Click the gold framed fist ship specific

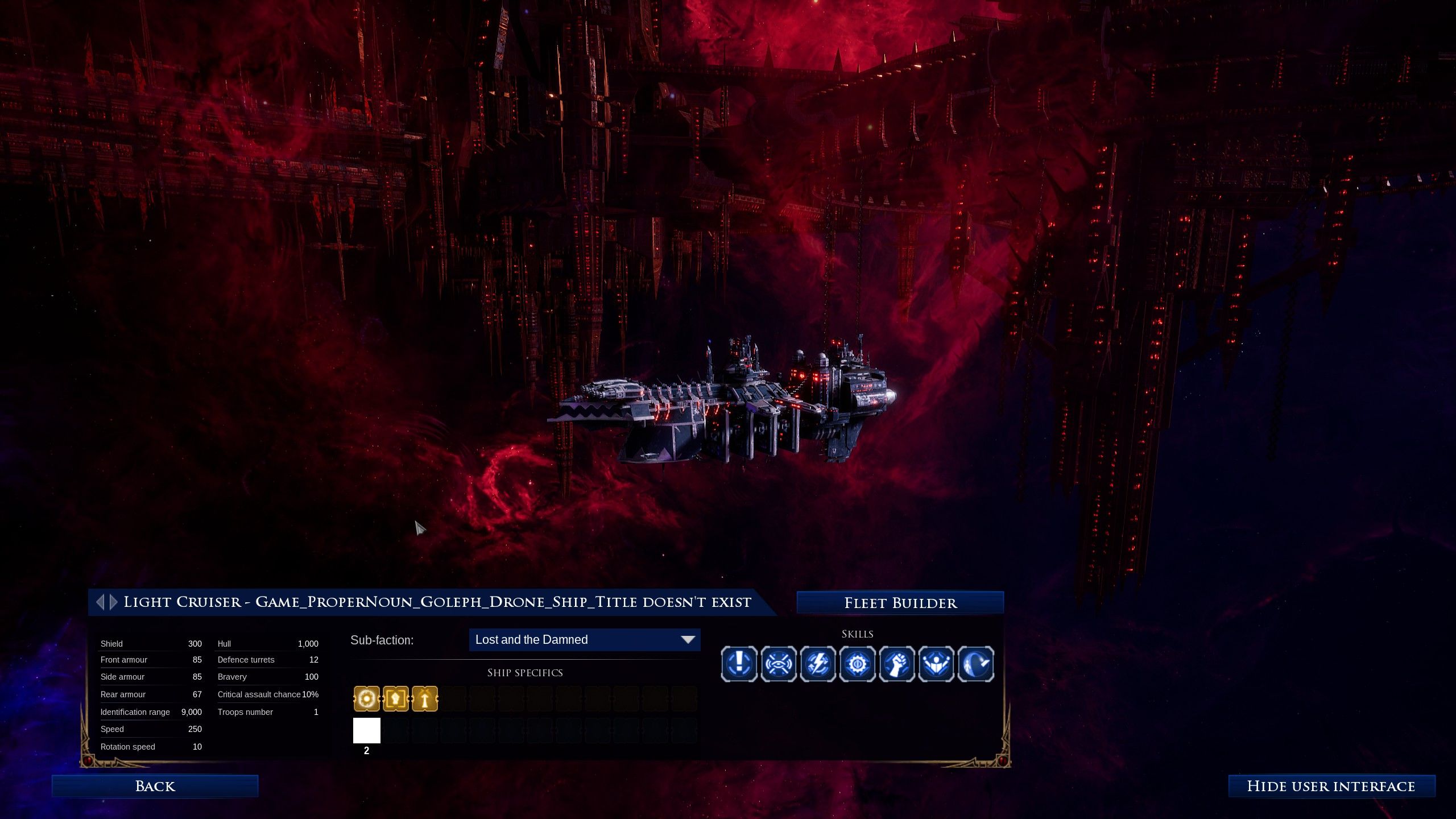tap(396, 699)
